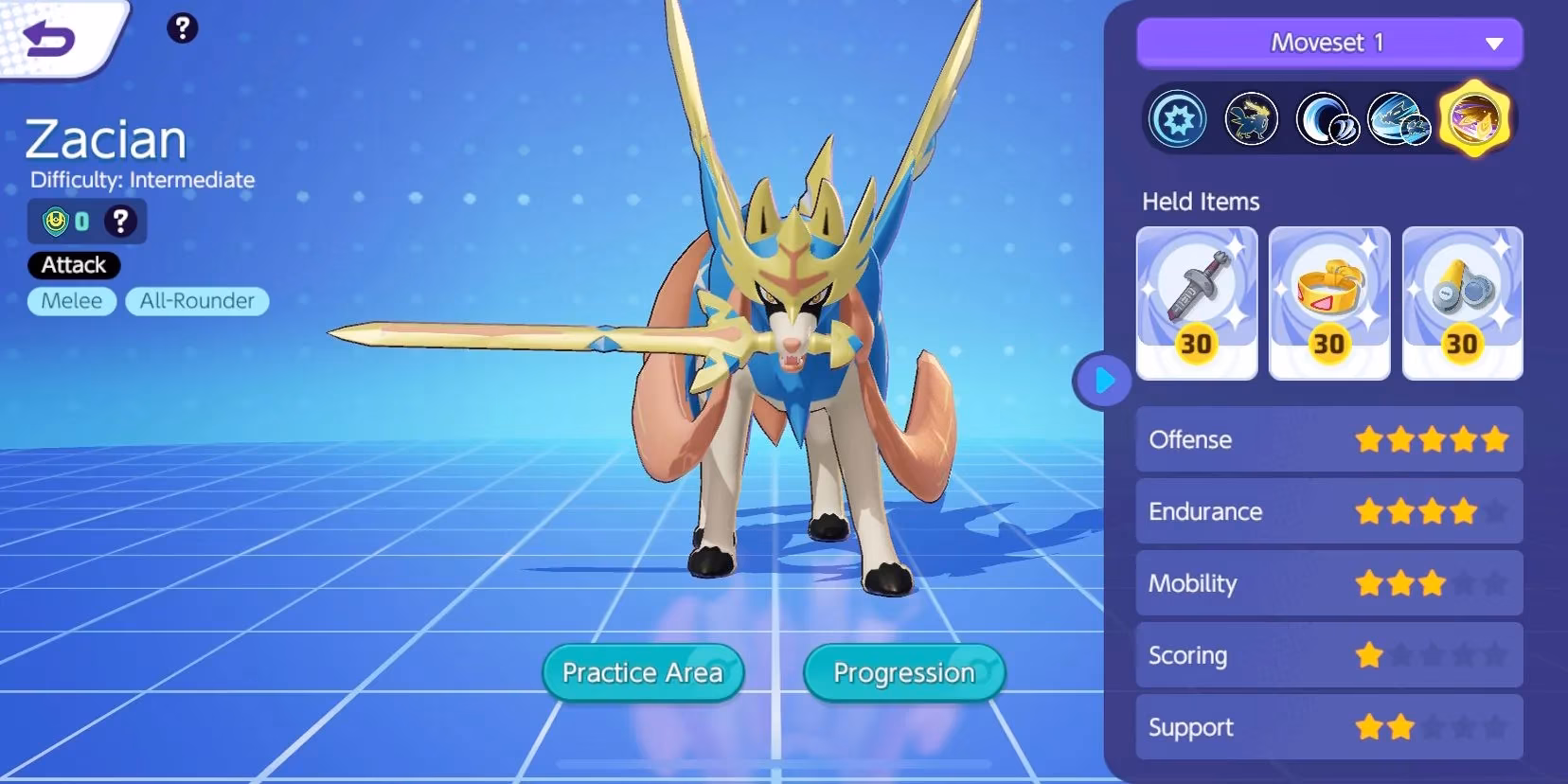Image resolution: width=1568 pixels, height=784 pixels.
Task: Click the Melee classification pill
Action: [x=71, y=301]
